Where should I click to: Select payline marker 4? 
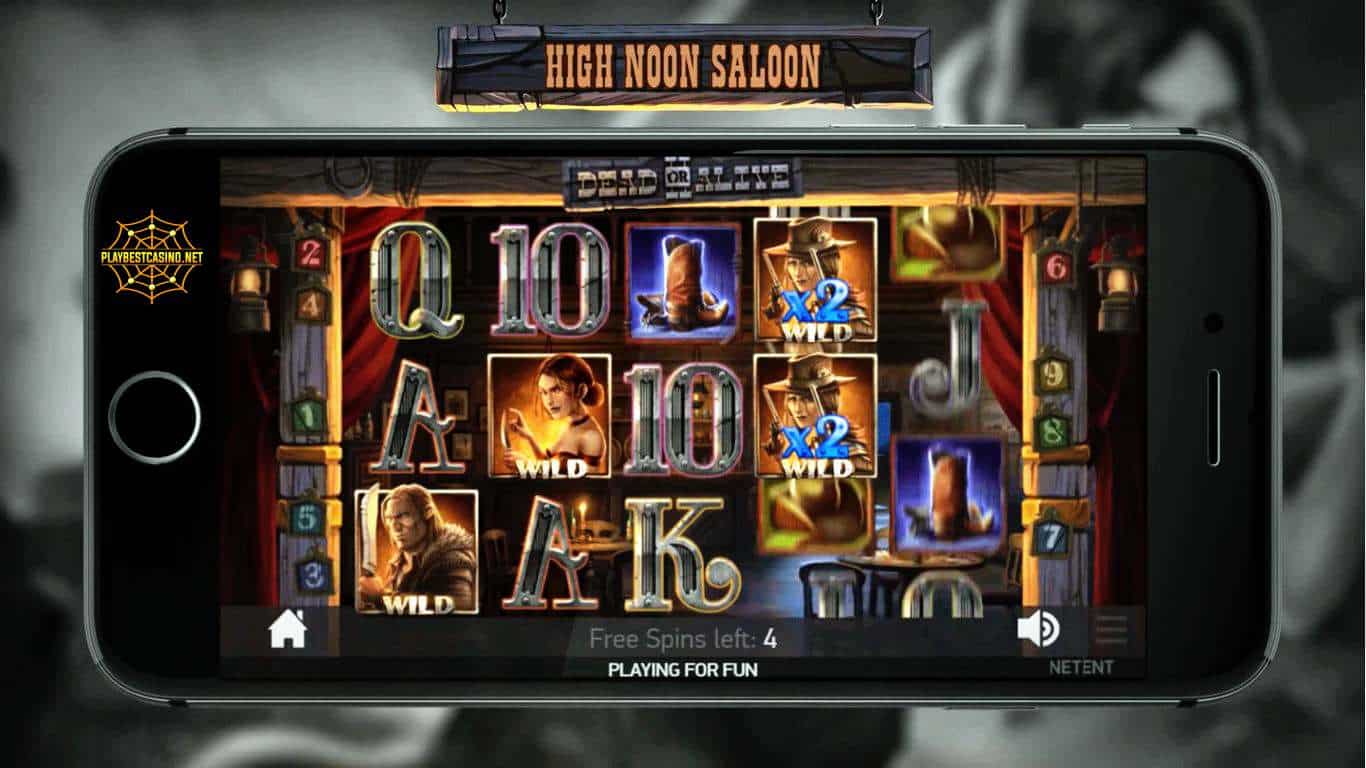311,304
